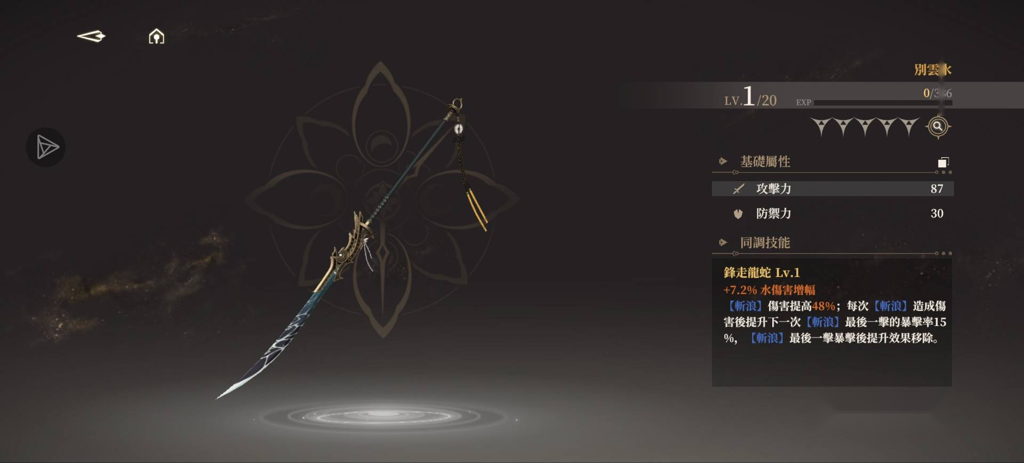Select the 攻擊力 attribute row
The height and width of the screenshot is (463, 1024).
[832, 188]
